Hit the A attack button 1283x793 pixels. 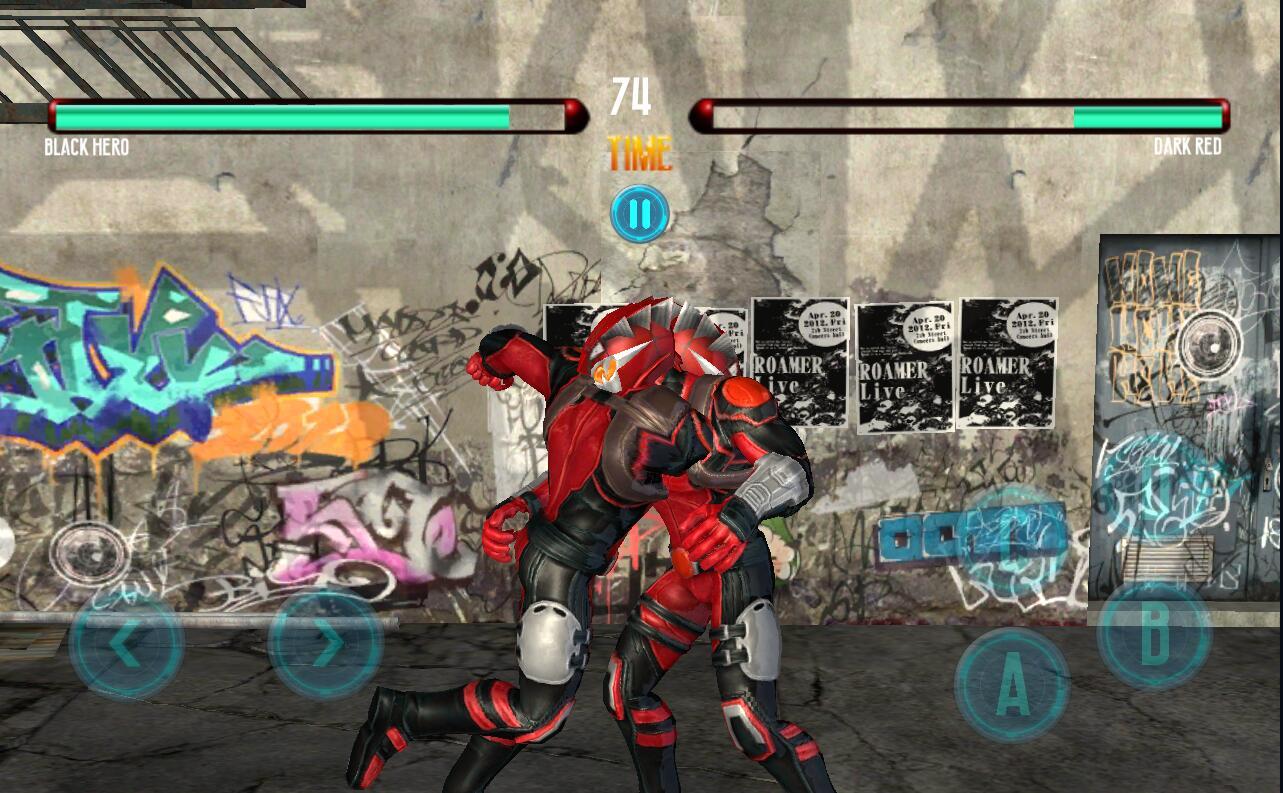(x=1012, y=686)
